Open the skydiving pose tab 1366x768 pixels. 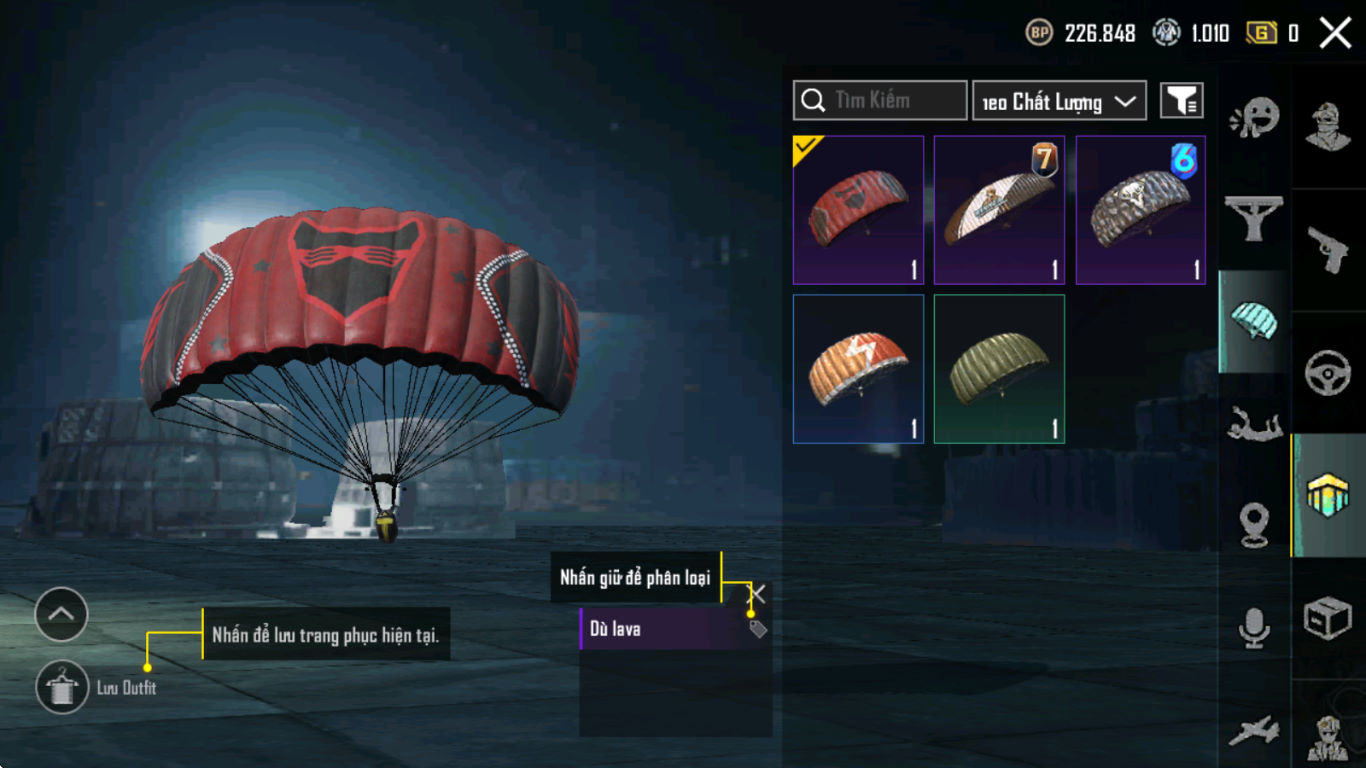[1254, 425]
